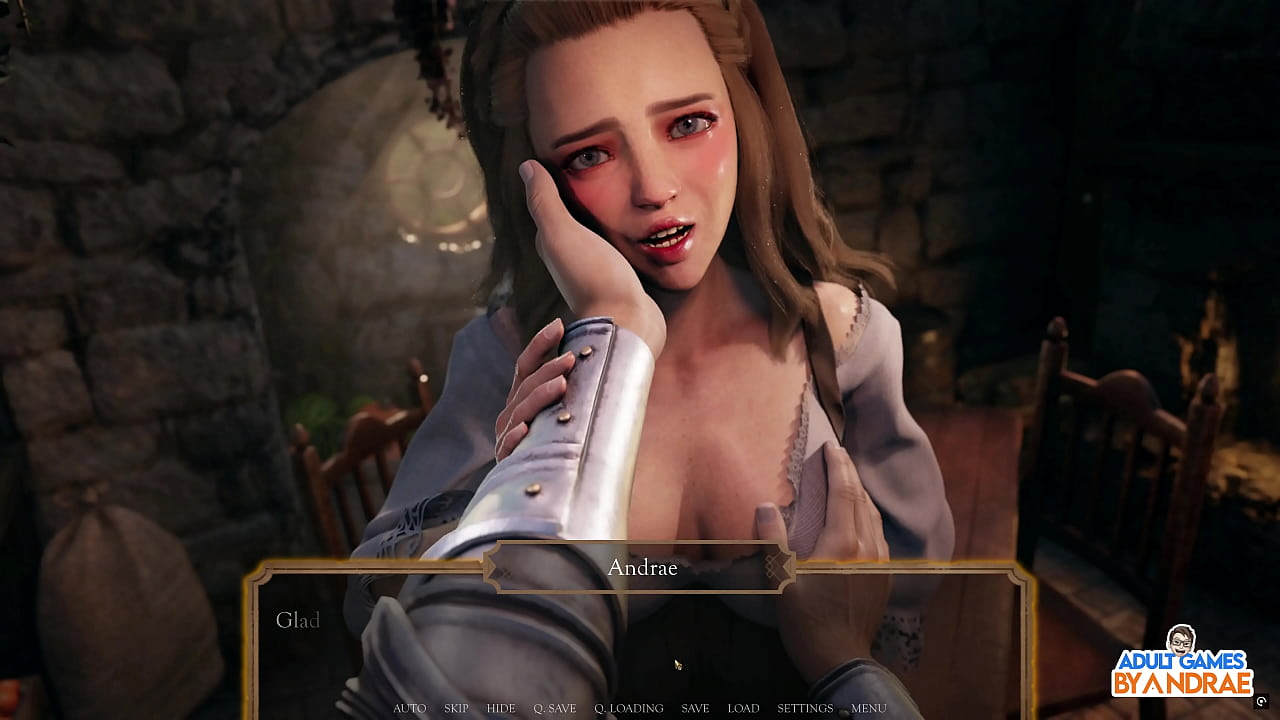Do a quick save with Q. Save
The height and width of the screenshot is (720, 1280).
pyautogui.click(x=554, y=708)
